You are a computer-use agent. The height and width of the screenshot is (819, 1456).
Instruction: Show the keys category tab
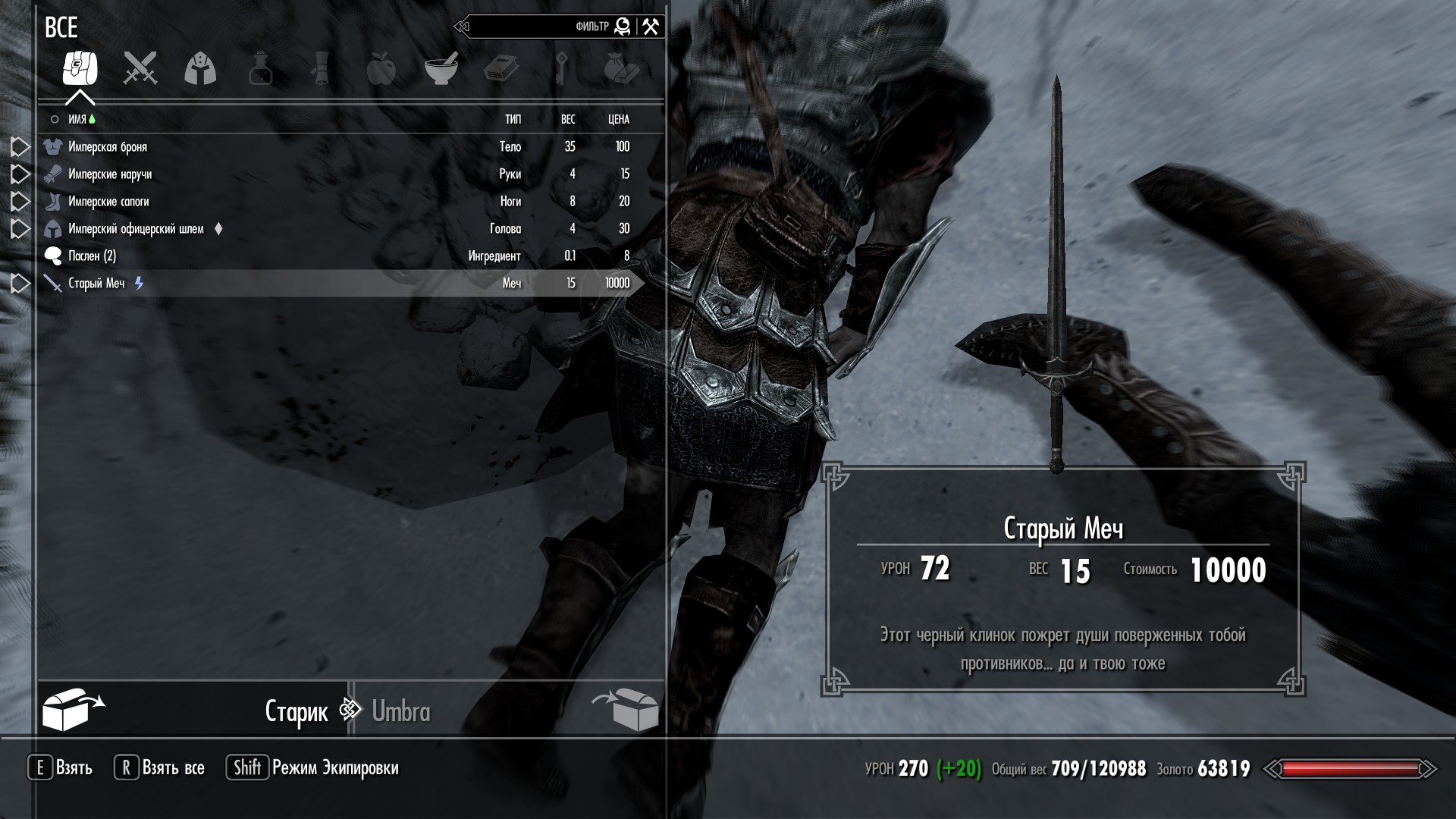coord(561,69)
